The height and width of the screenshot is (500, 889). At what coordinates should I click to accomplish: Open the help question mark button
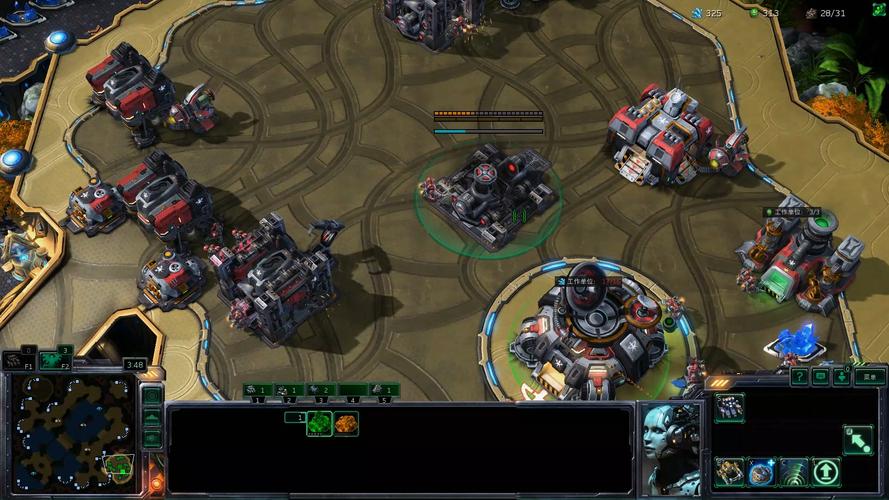point(799,377)
